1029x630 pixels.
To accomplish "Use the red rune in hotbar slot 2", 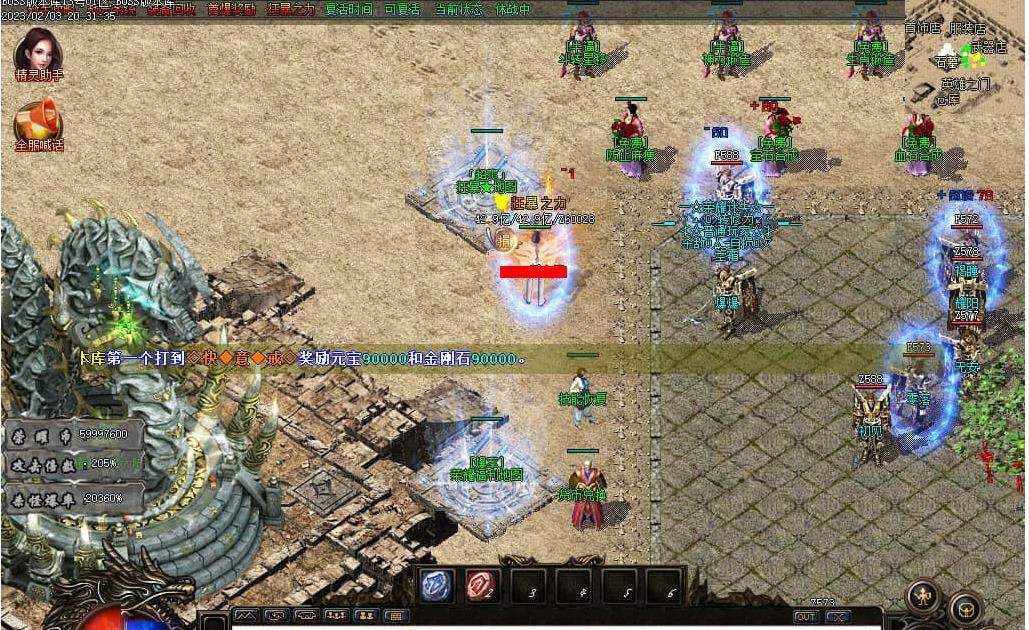I will click(x=484, y=587).
